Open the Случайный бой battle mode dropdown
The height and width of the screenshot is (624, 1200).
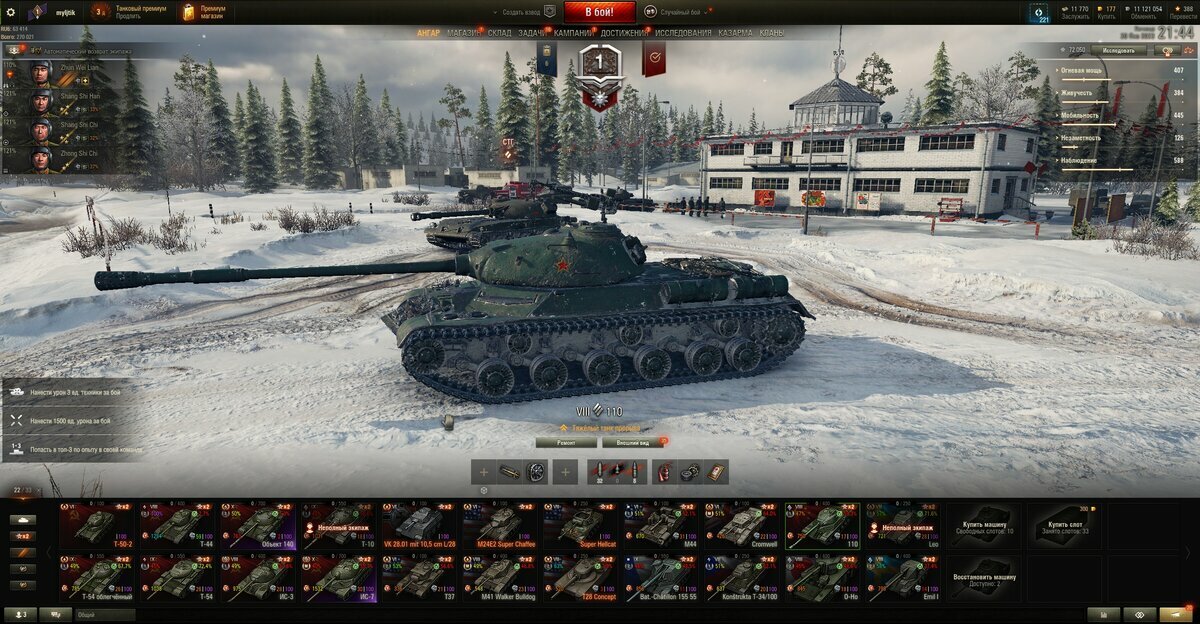685,12
